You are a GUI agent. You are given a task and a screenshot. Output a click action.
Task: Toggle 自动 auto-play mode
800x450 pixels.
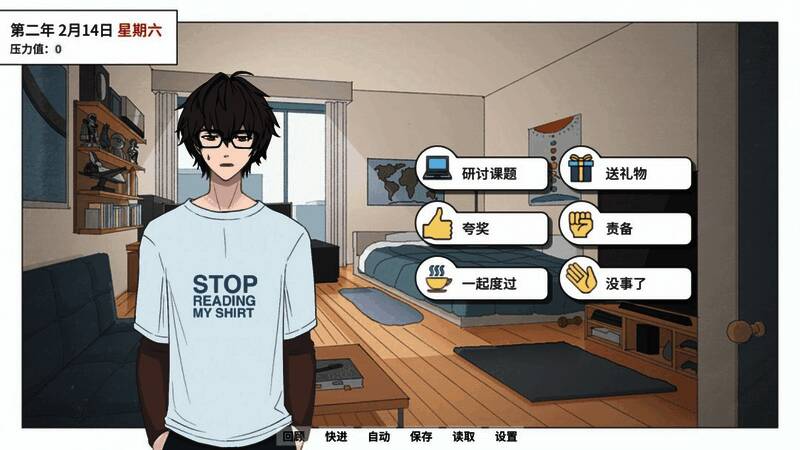pyautogui.click(x=378, y=437)
